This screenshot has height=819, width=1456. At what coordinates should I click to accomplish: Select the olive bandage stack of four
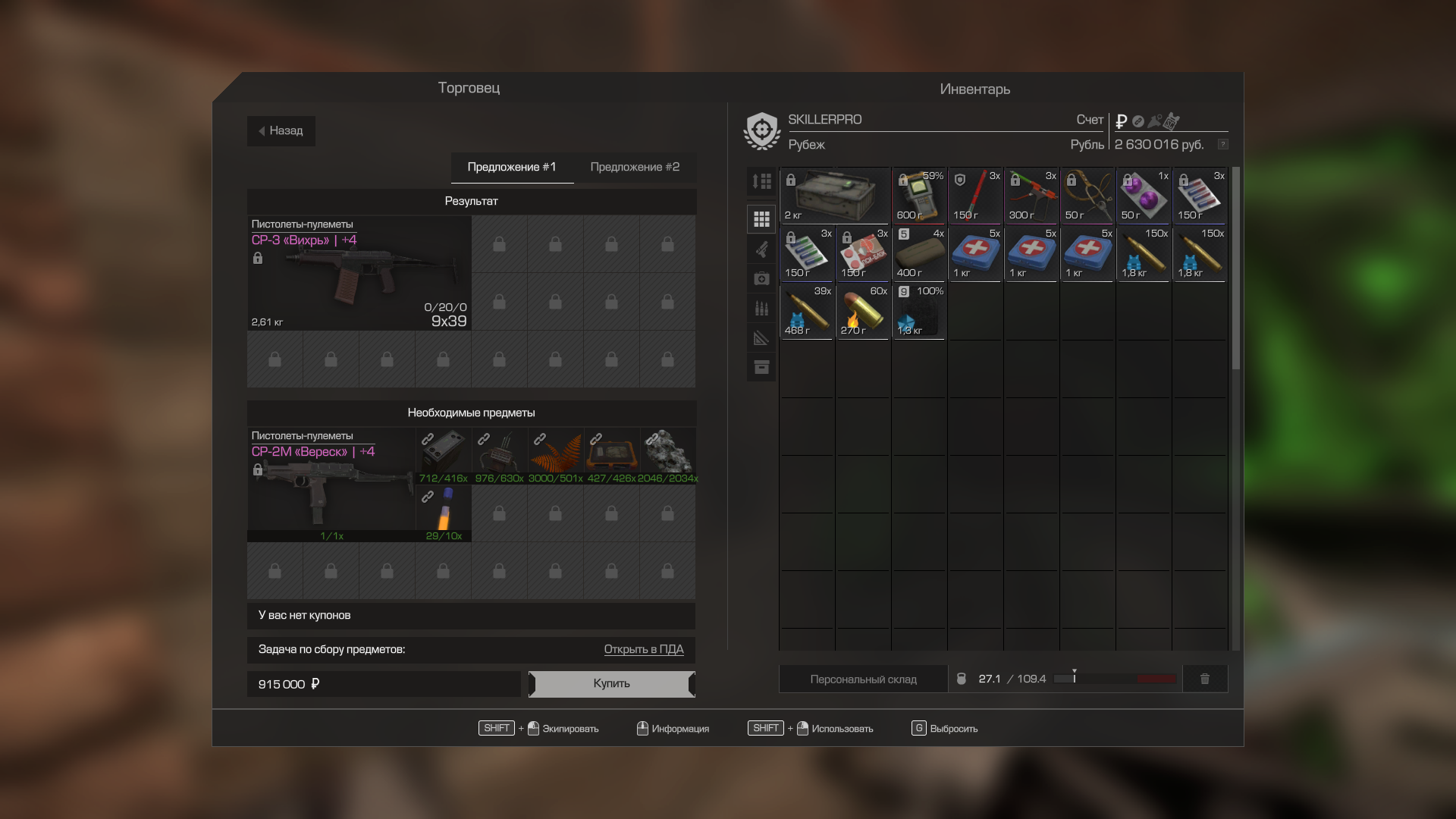919,254
